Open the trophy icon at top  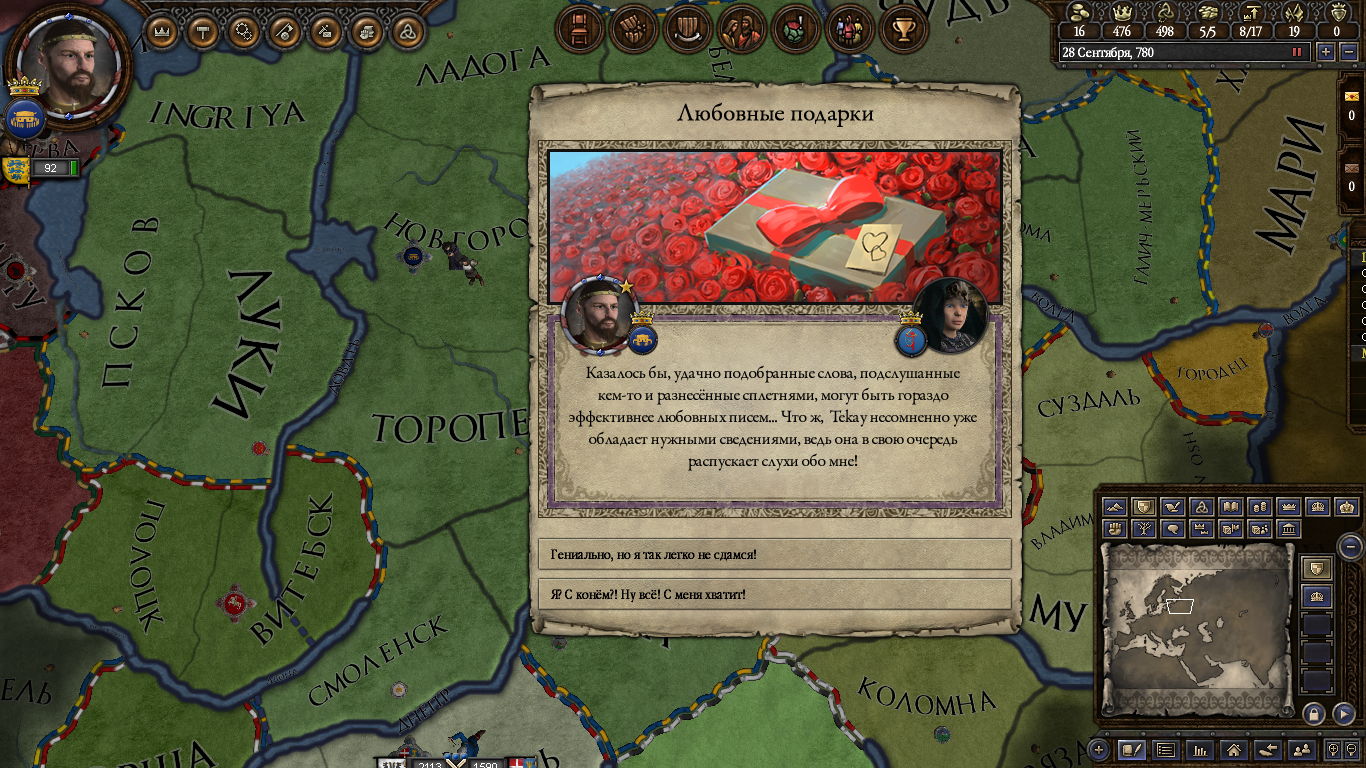point(904,29)
